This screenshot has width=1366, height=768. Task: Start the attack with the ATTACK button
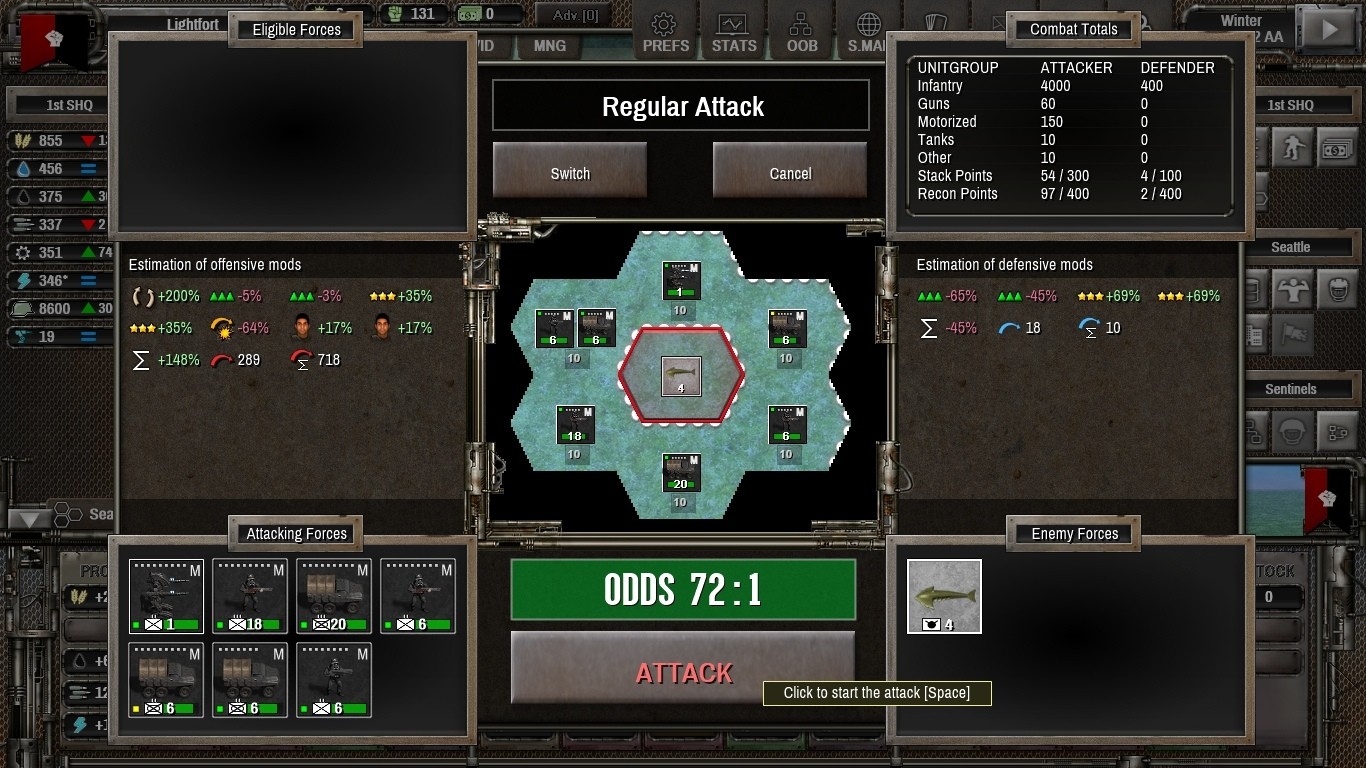[x=683, y=672]
